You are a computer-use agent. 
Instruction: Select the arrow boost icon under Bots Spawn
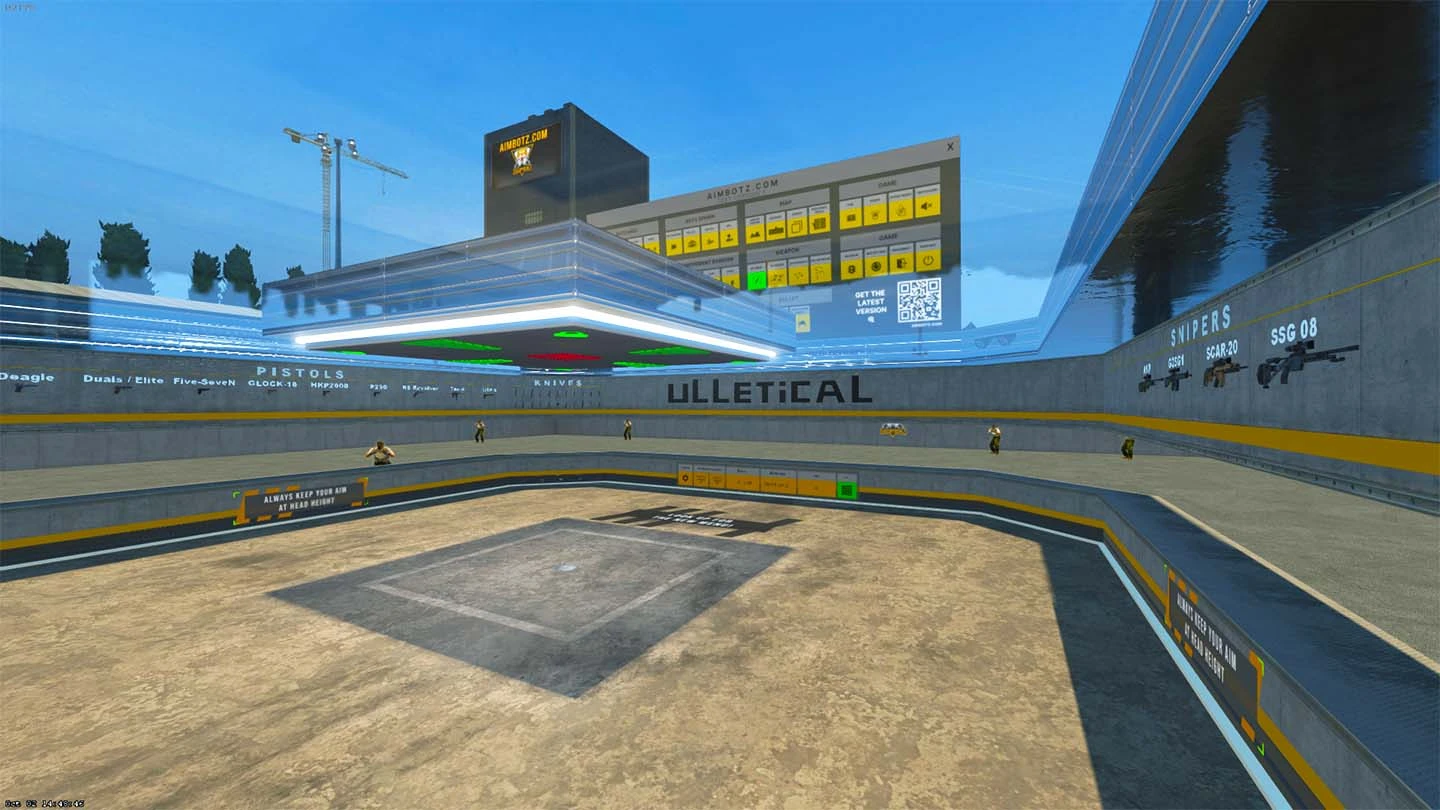click(x=708, y=242)
